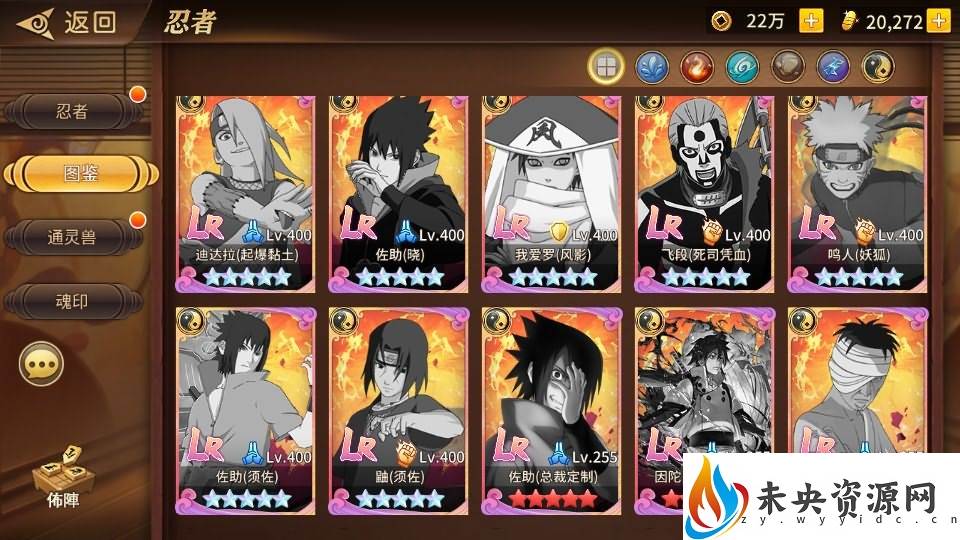Open the chat bubble button
The image size is (960, 540).
[41, 366]
